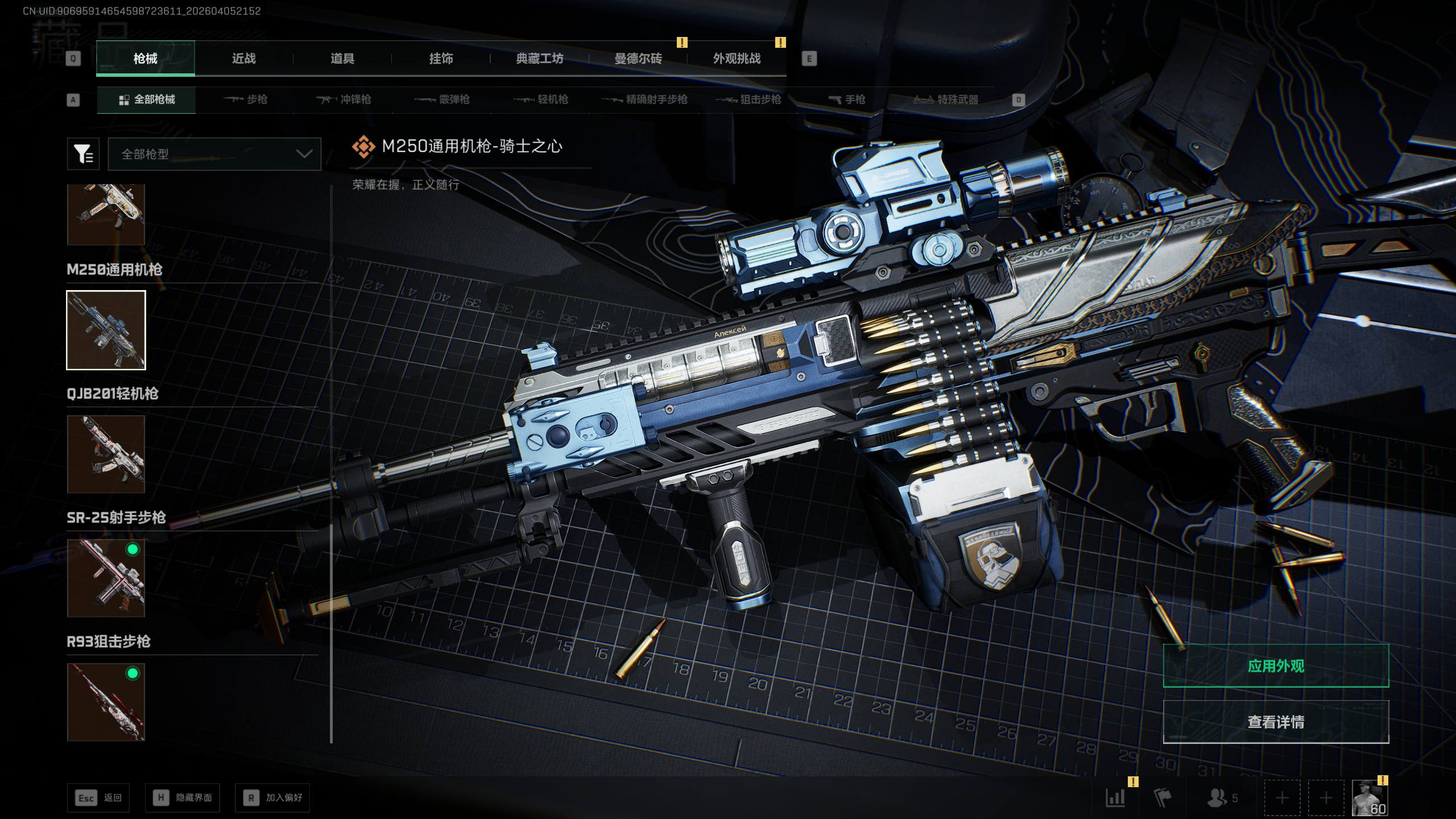View skin details via 查看详情
This screenshot has height=819, width=1456.
click(x=1276, y=722)
